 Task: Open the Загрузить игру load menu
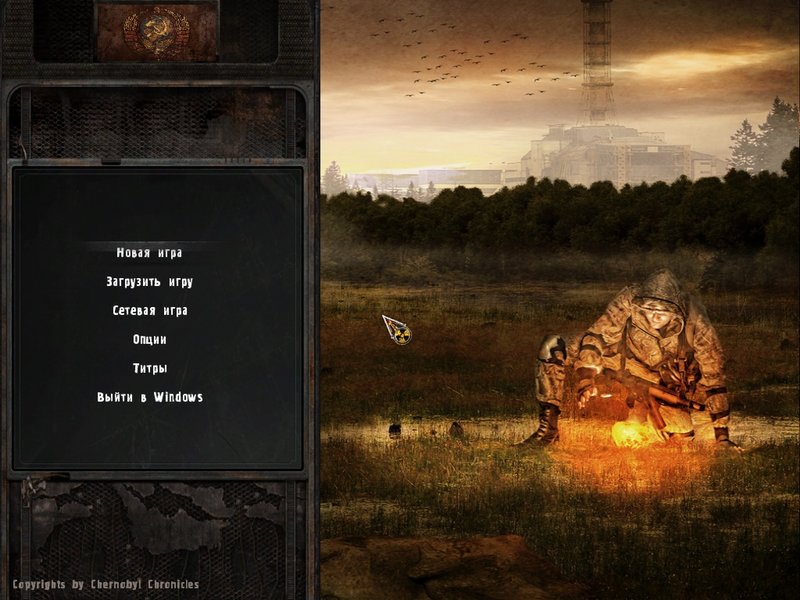(149, 282)
